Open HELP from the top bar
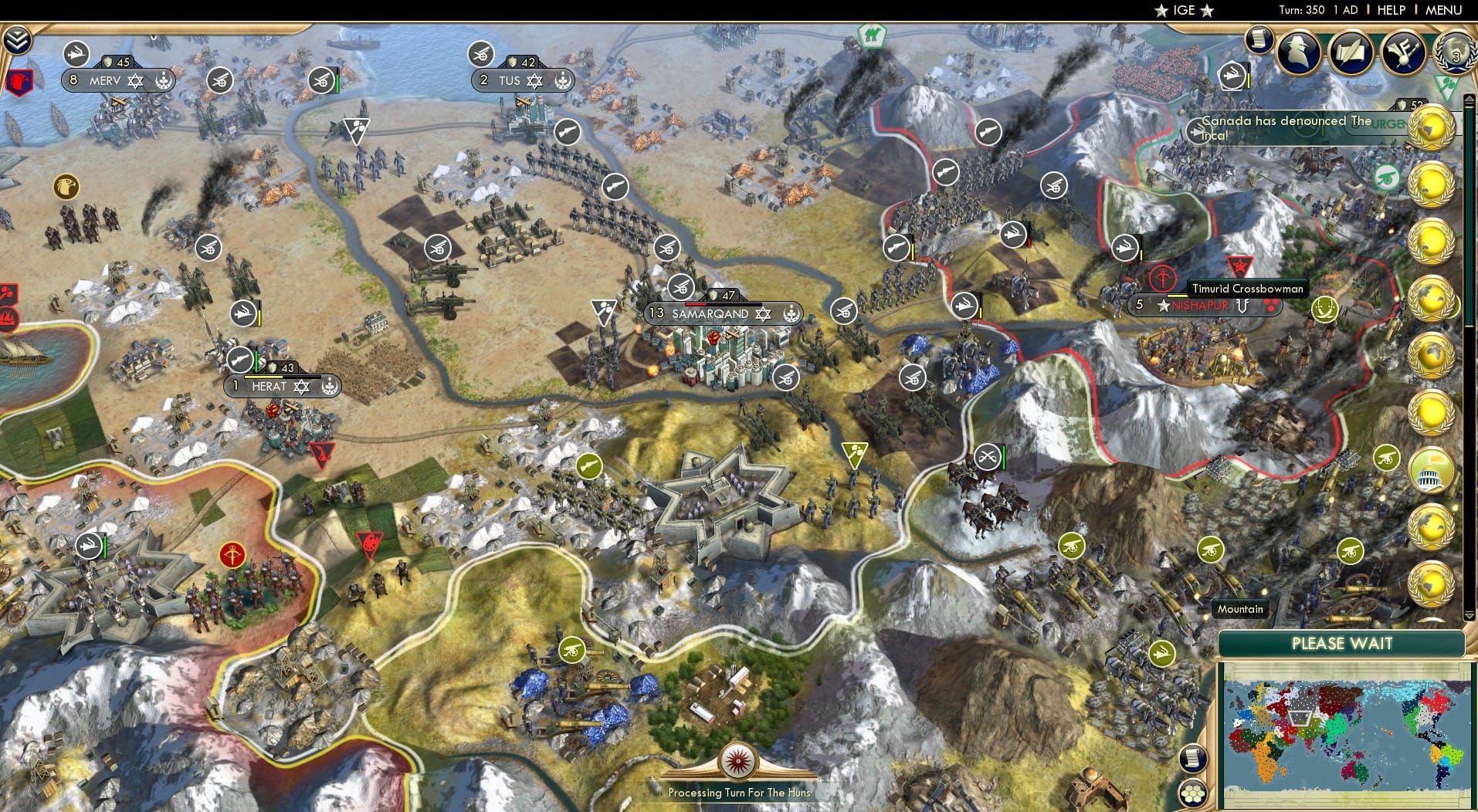 pyautogui.click(x=1391, y=10)
